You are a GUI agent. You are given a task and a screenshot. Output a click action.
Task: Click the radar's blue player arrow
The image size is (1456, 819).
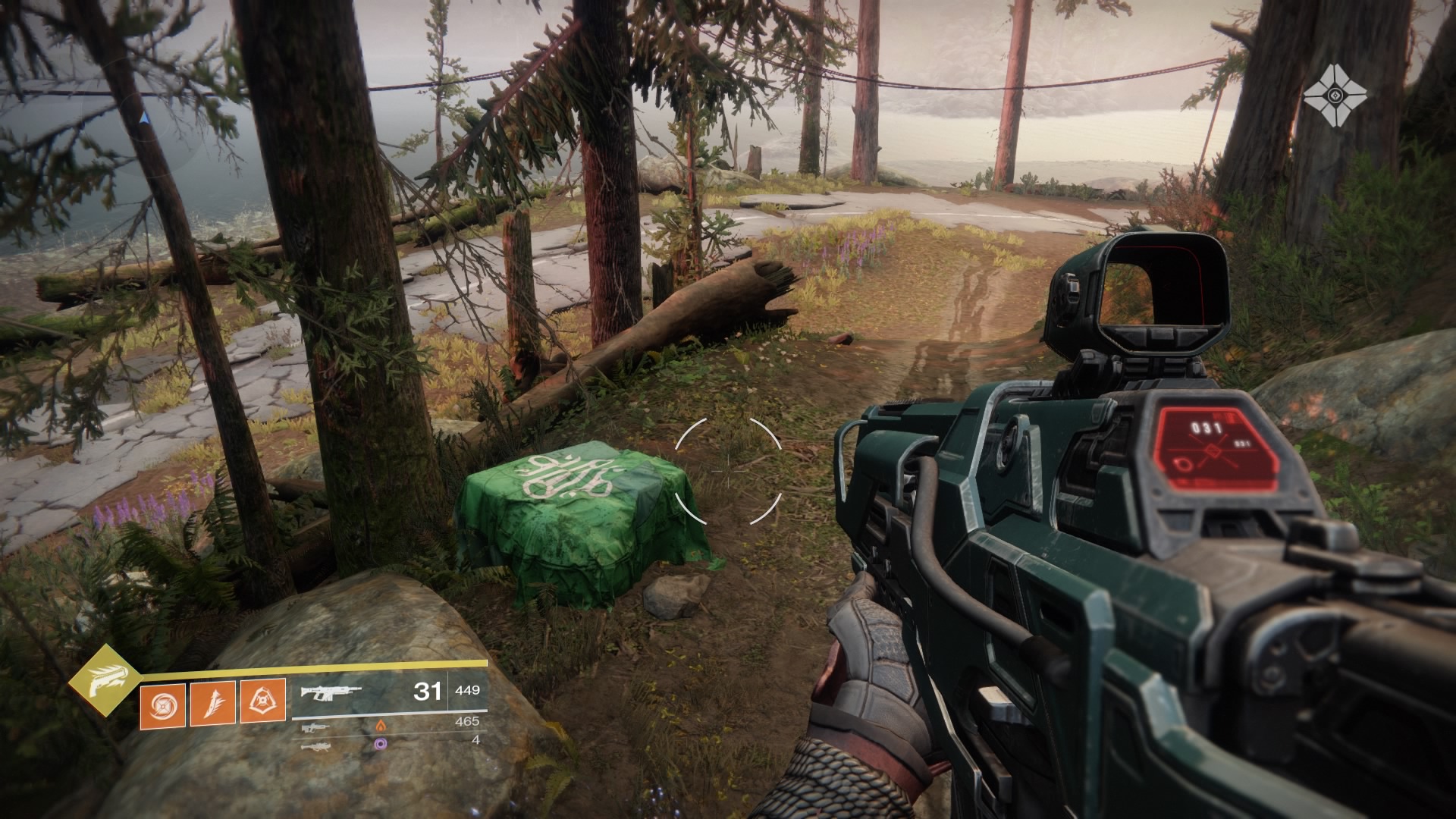[145, 118]
